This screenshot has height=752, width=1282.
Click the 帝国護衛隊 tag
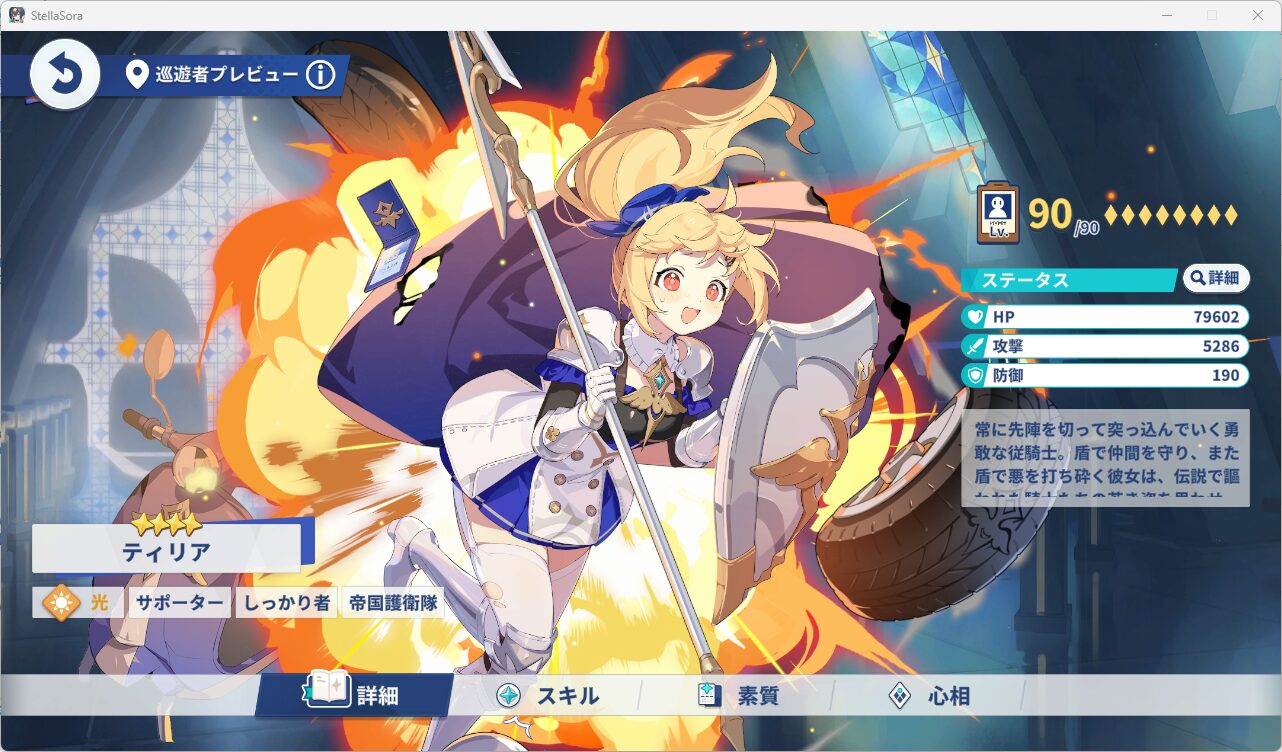click(x=394, y=602)
